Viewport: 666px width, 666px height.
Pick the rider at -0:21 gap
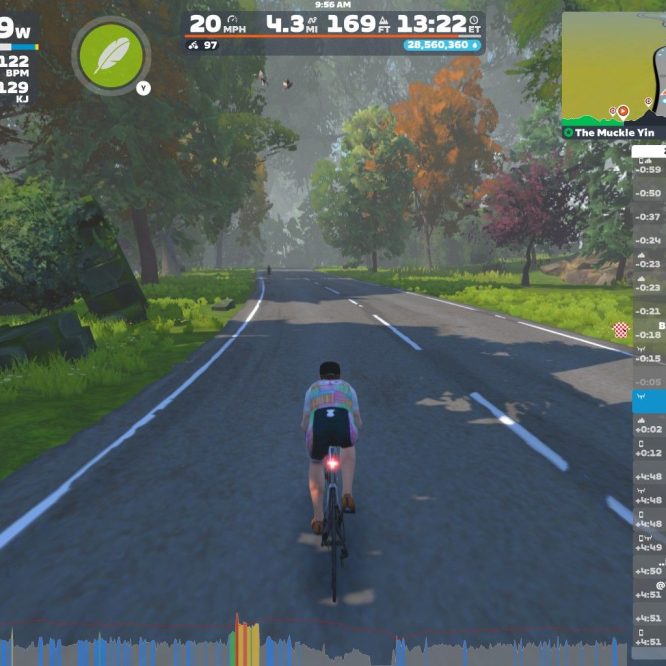(x=649, y=286)
